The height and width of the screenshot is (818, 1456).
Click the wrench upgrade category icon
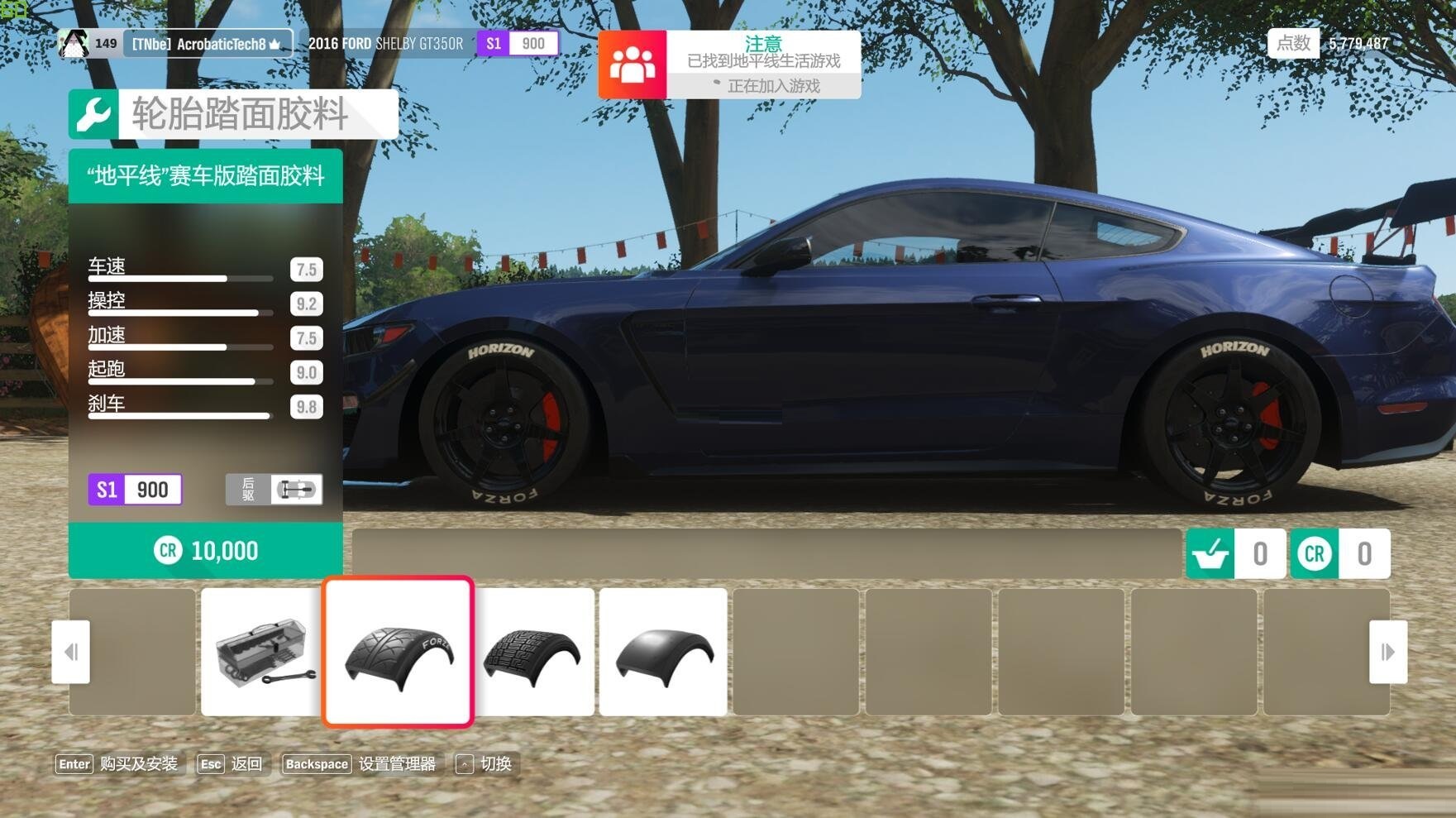(93, 114)
